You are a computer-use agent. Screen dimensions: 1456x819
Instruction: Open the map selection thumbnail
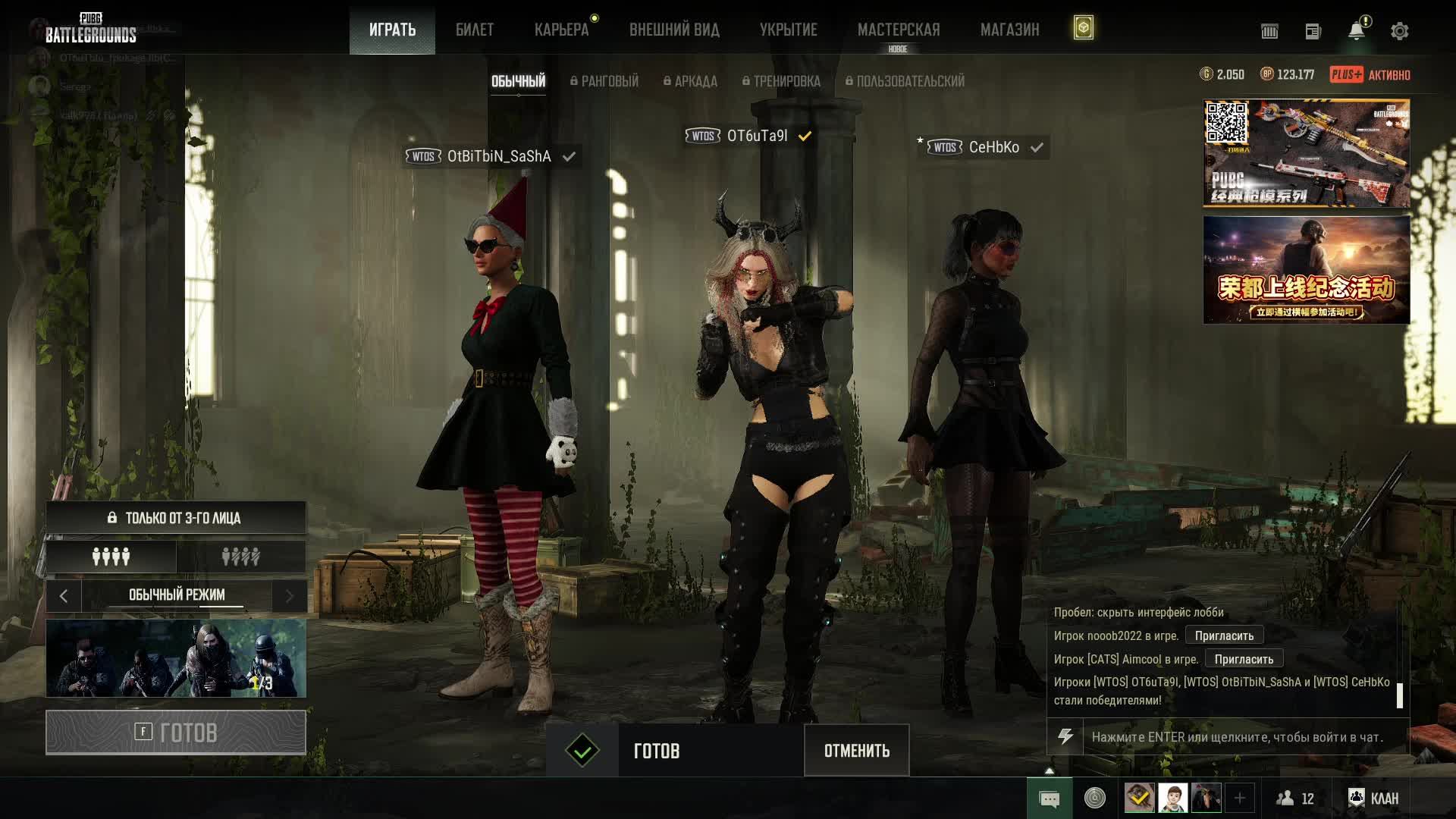coord(176,658)
